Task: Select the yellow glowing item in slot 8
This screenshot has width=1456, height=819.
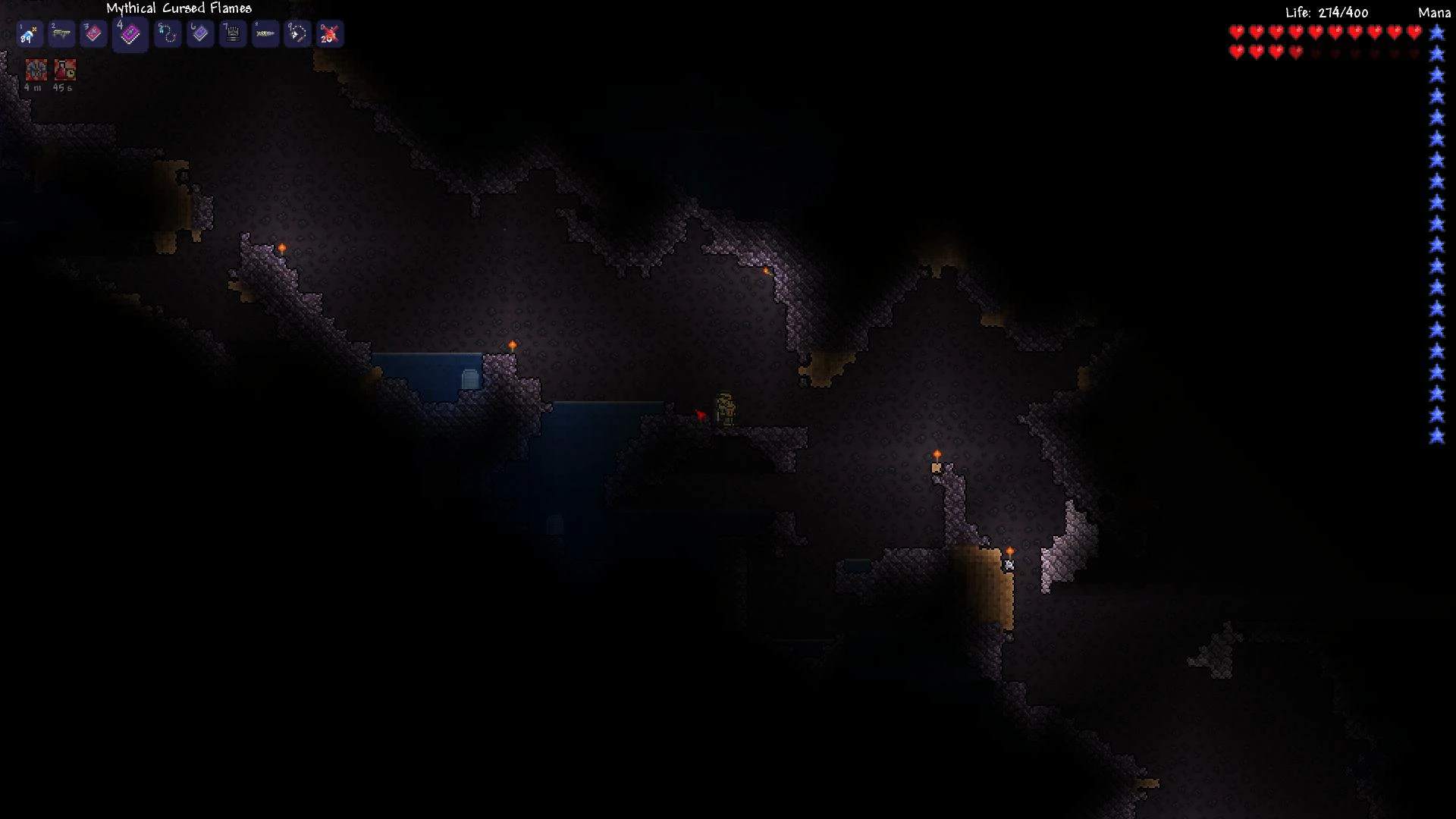Action: click(265, 33)
